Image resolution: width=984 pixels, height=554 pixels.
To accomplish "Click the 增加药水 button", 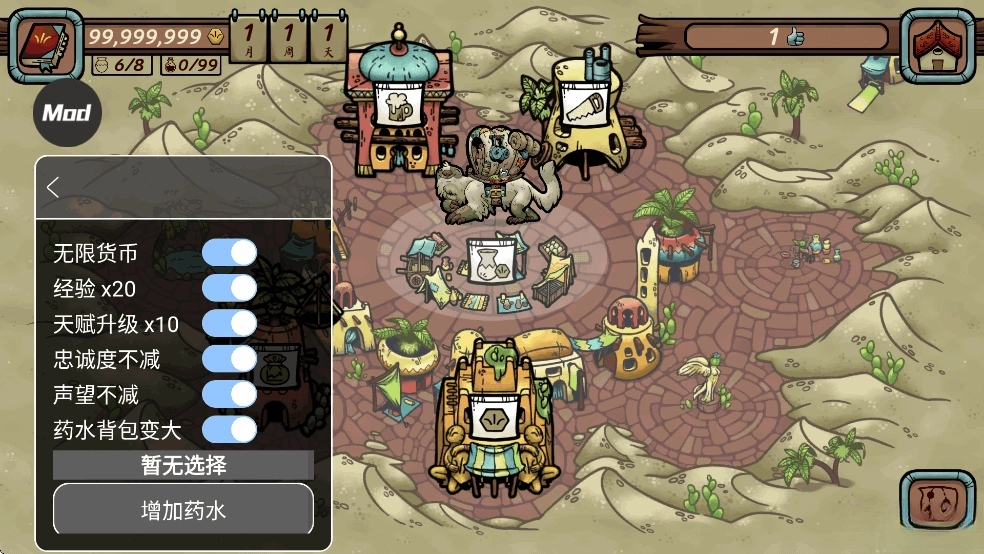I will coord(183,511).
